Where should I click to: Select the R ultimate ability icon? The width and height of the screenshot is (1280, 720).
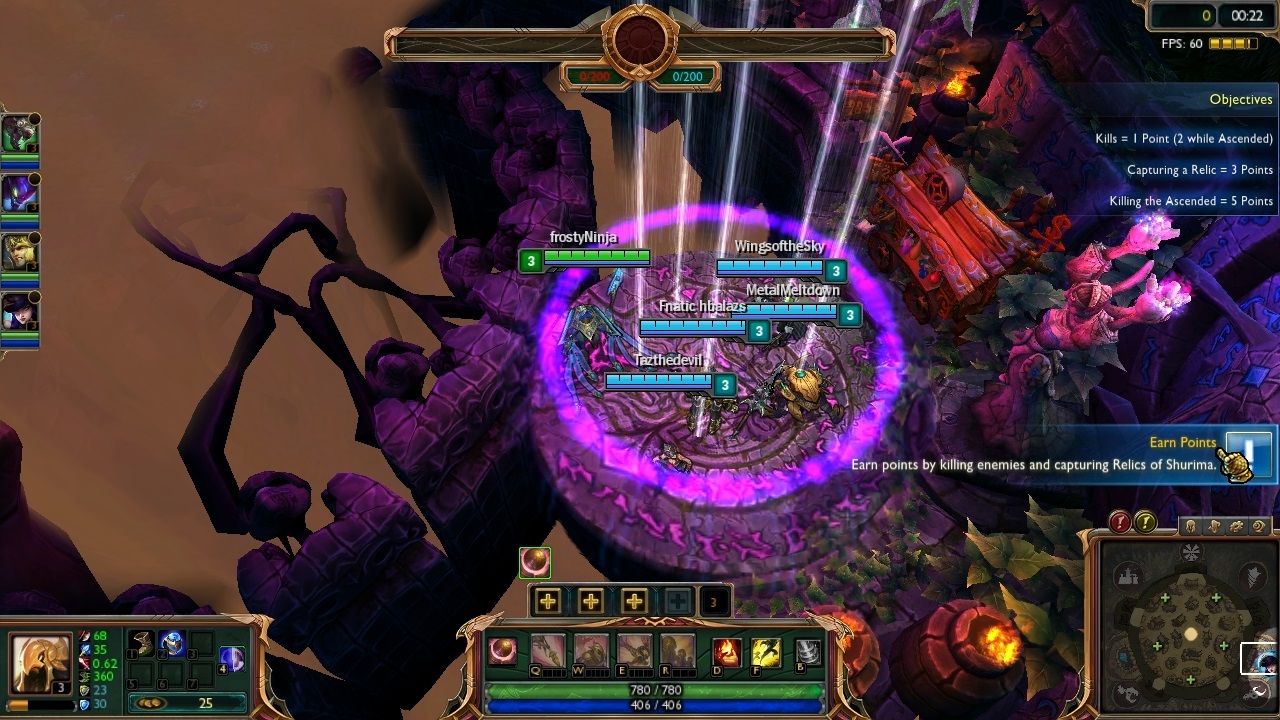tap(677, 652)
